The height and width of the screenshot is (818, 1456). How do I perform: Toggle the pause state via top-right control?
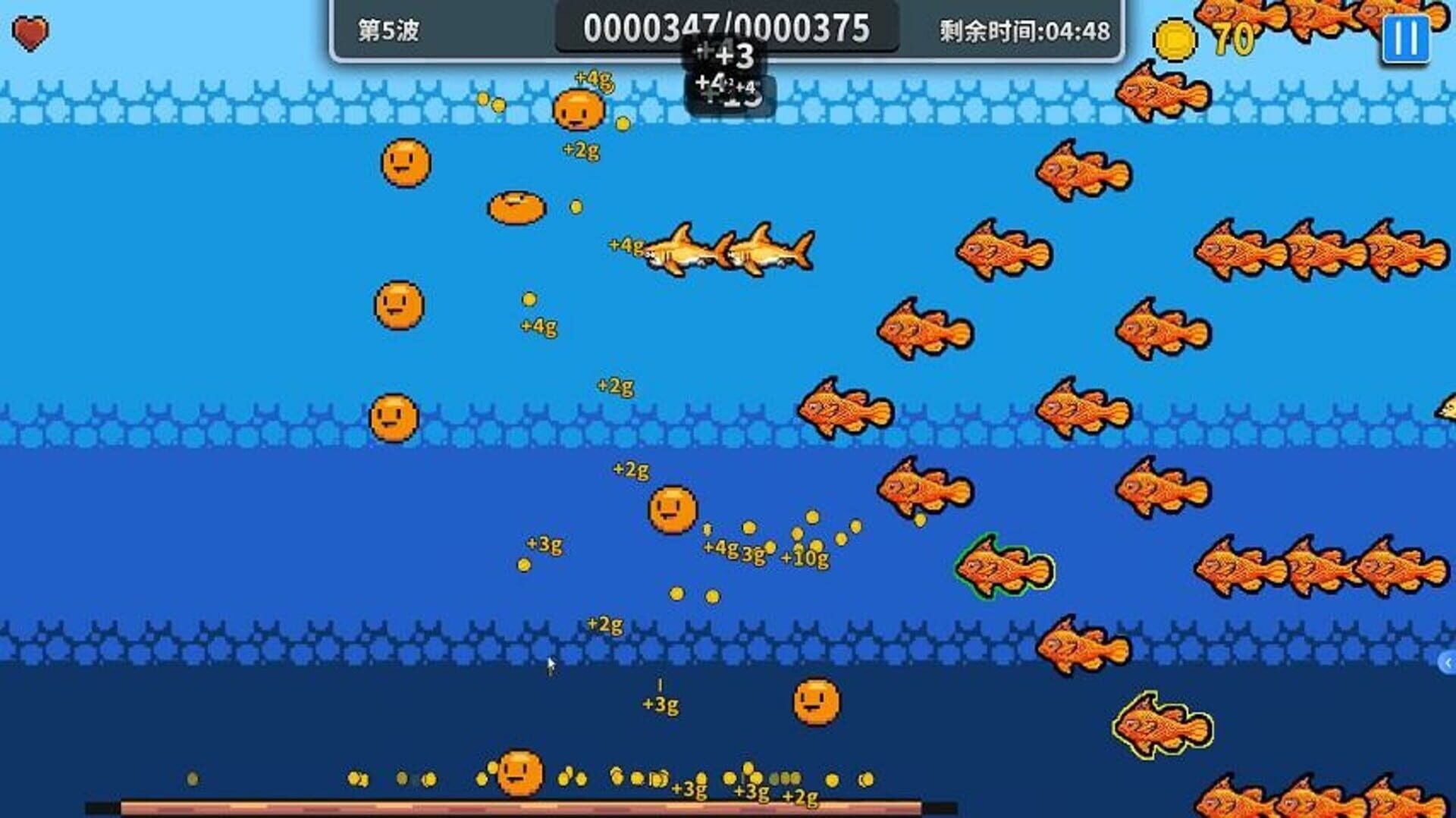coord(1407,40)
